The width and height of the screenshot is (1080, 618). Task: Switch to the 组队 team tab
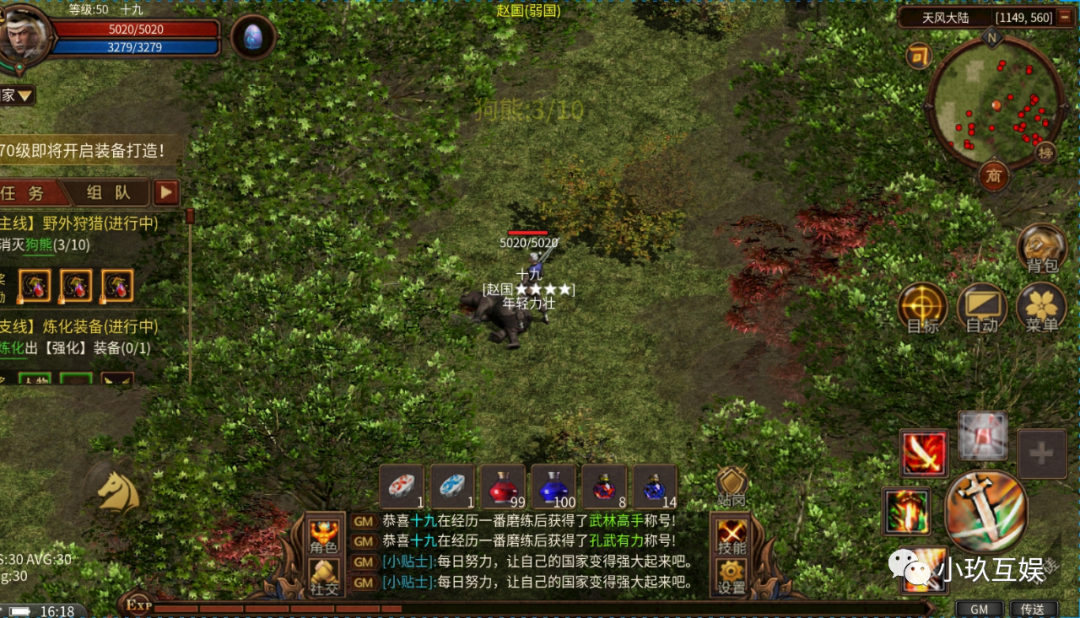coord(106,193)
